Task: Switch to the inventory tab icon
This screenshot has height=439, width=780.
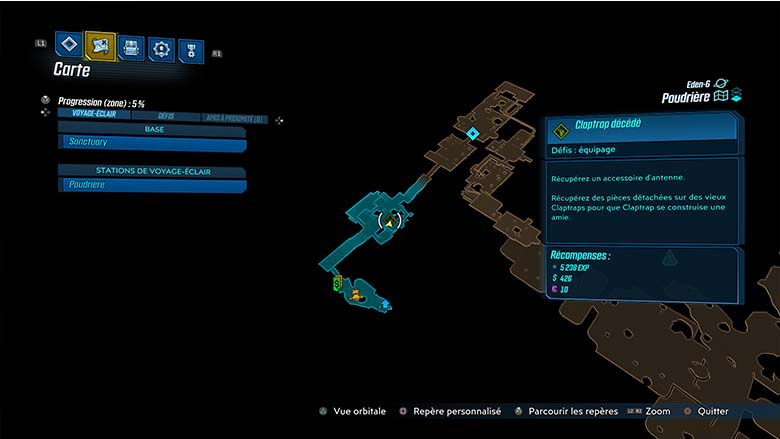Action: [x=131, y=47]
